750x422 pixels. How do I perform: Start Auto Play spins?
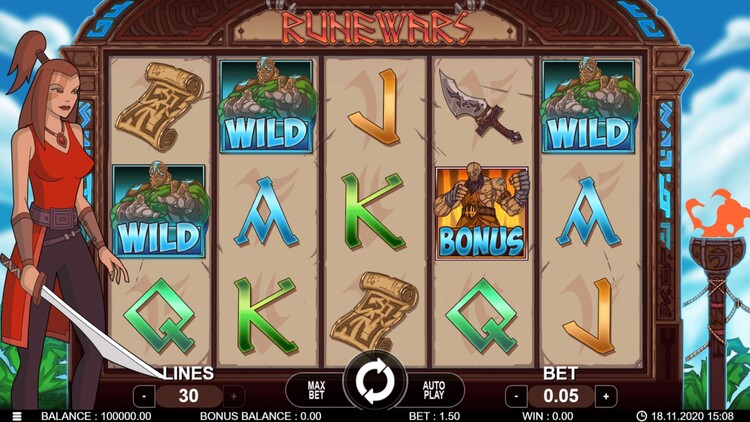434,388
